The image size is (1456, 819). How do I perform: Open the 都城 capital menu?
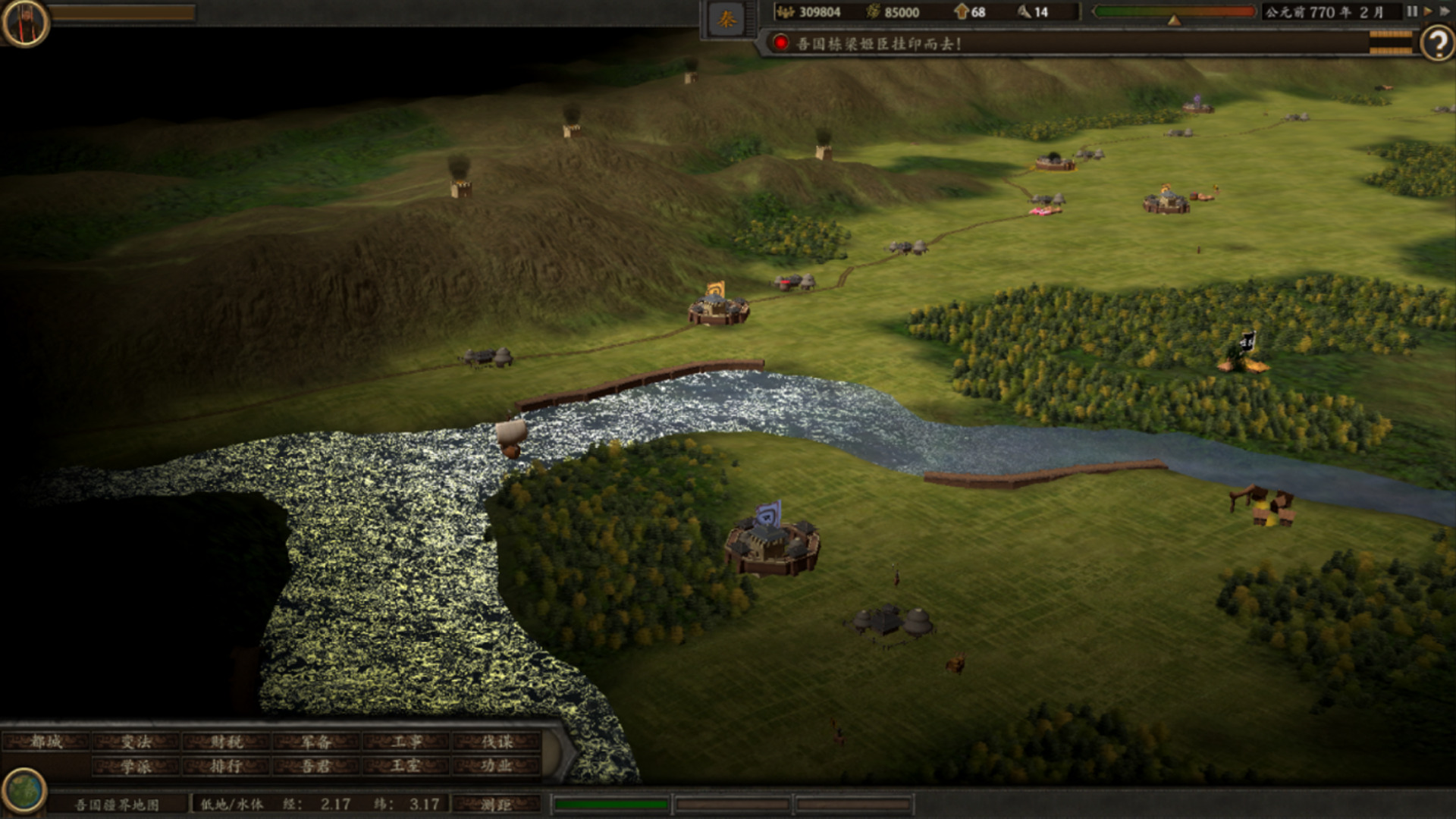click(47, 742)
